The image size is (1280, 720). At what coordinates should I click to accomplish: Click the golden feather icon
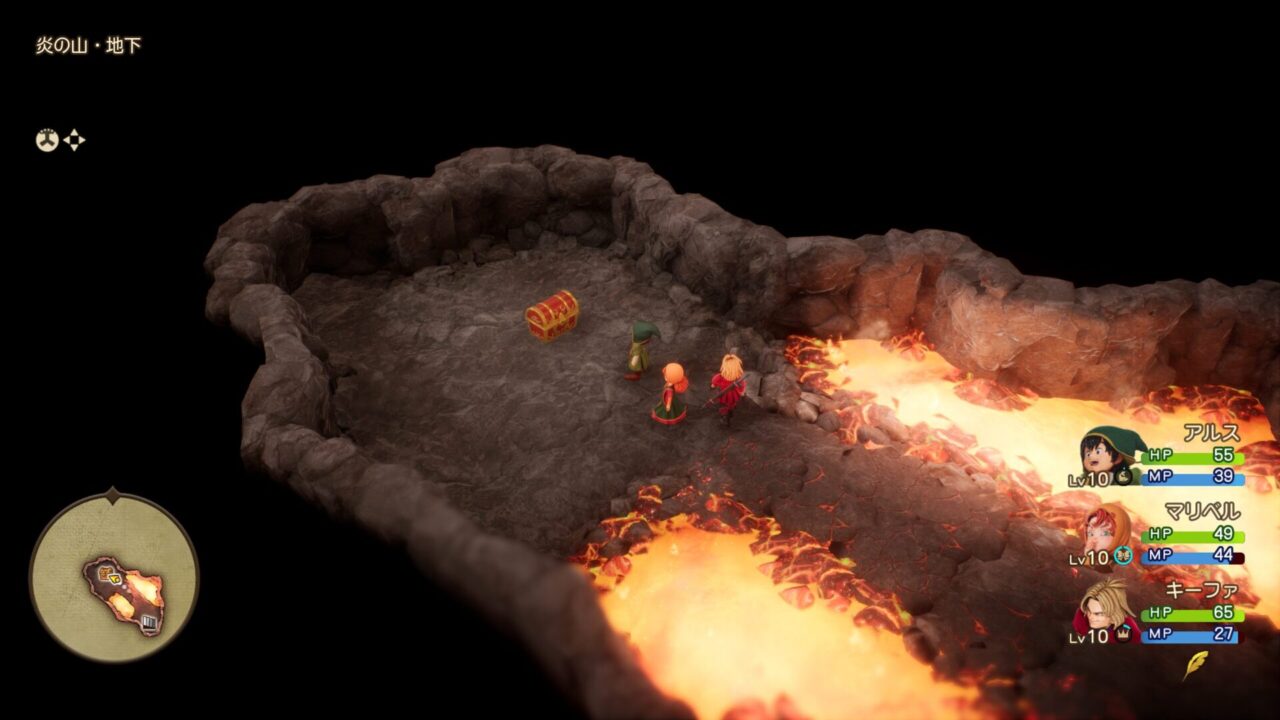(x=1195, y=665)
